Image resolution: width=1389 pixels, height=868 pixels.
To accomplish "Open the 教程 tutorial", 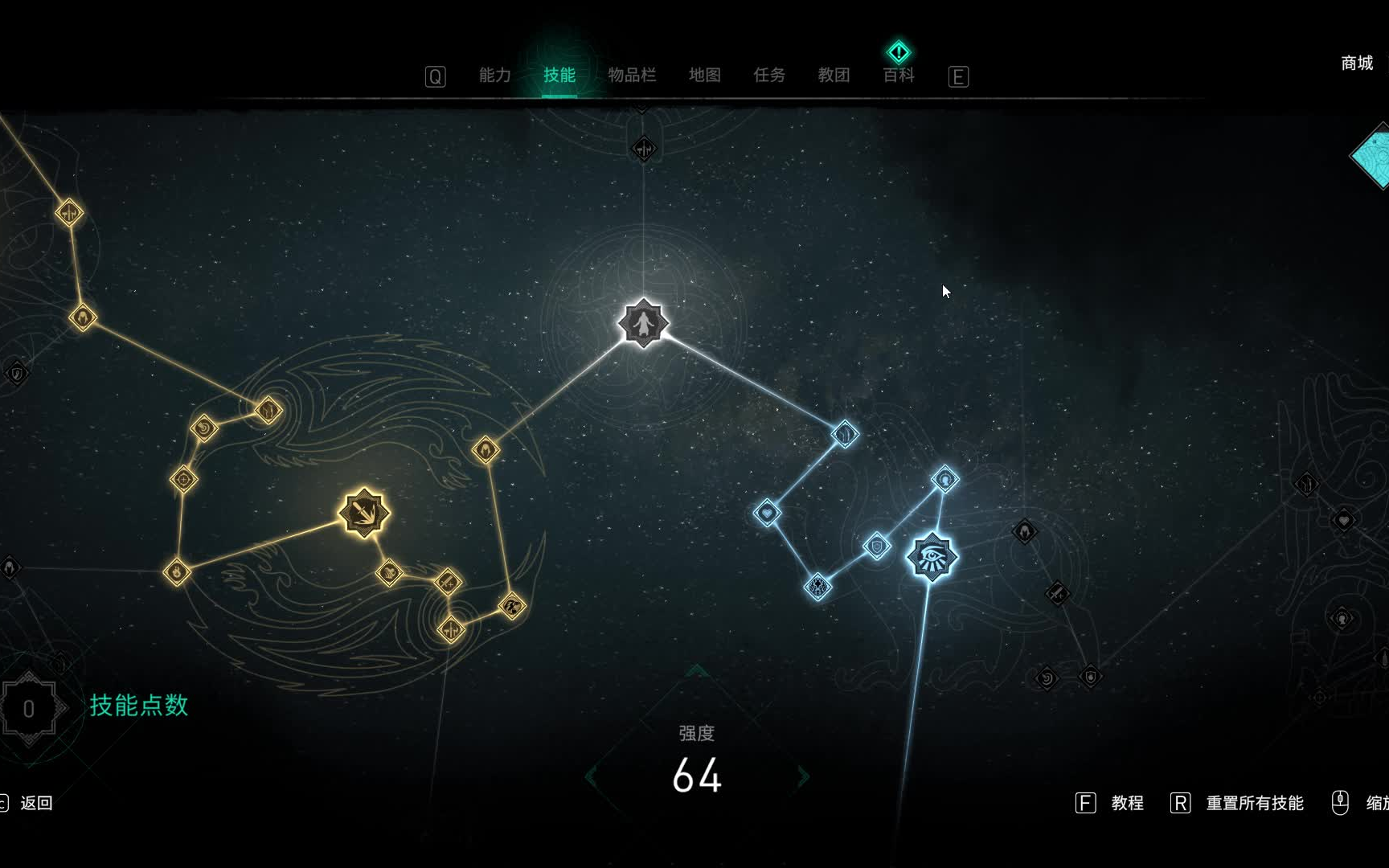I will (x=1127, y=803).
